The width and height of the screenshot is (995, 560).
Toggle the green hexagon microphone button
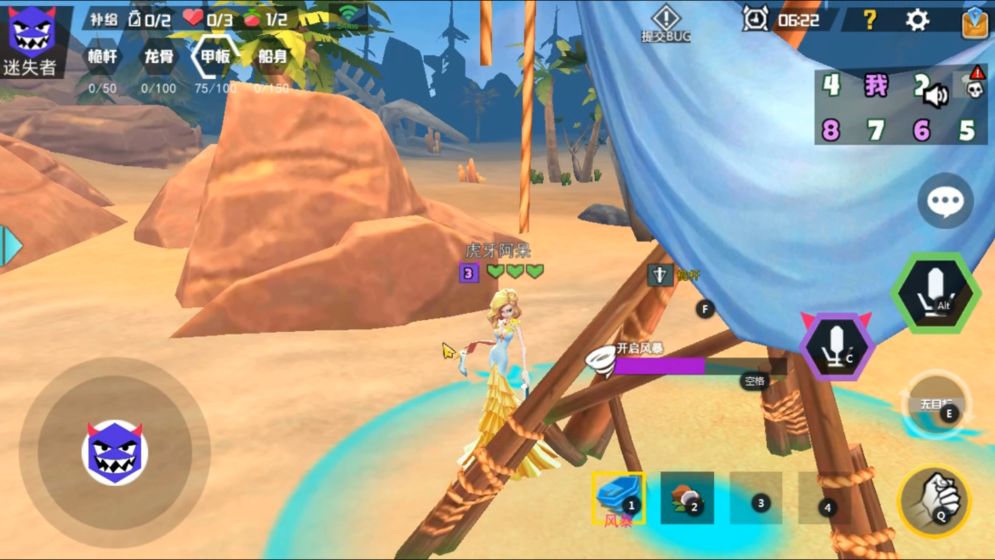click(x=935, y=292)
